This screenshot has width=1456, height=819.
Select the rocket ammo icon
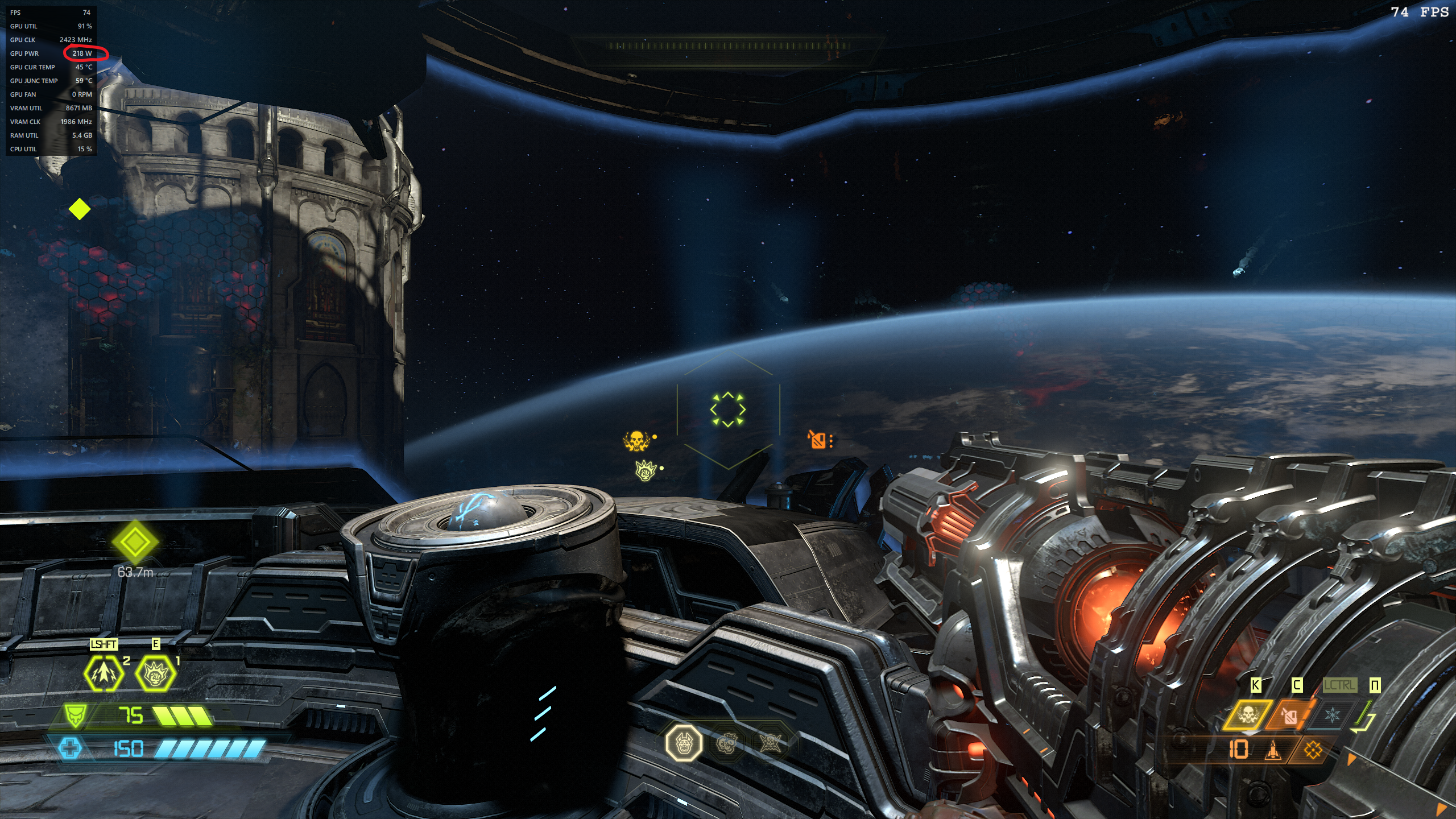pos(1273,751)
